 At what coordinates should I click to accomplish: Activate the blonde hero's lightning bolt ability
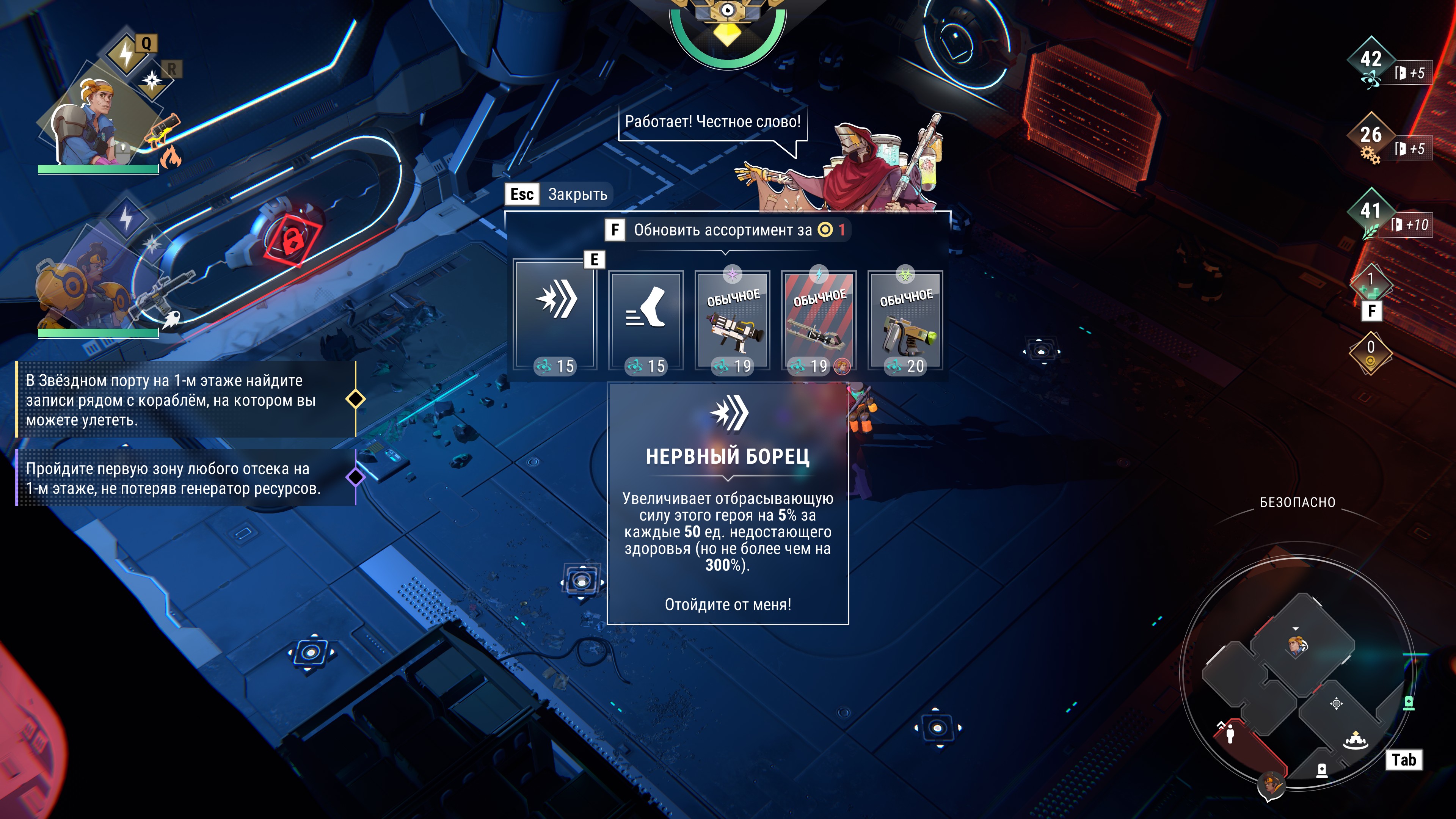126,54
